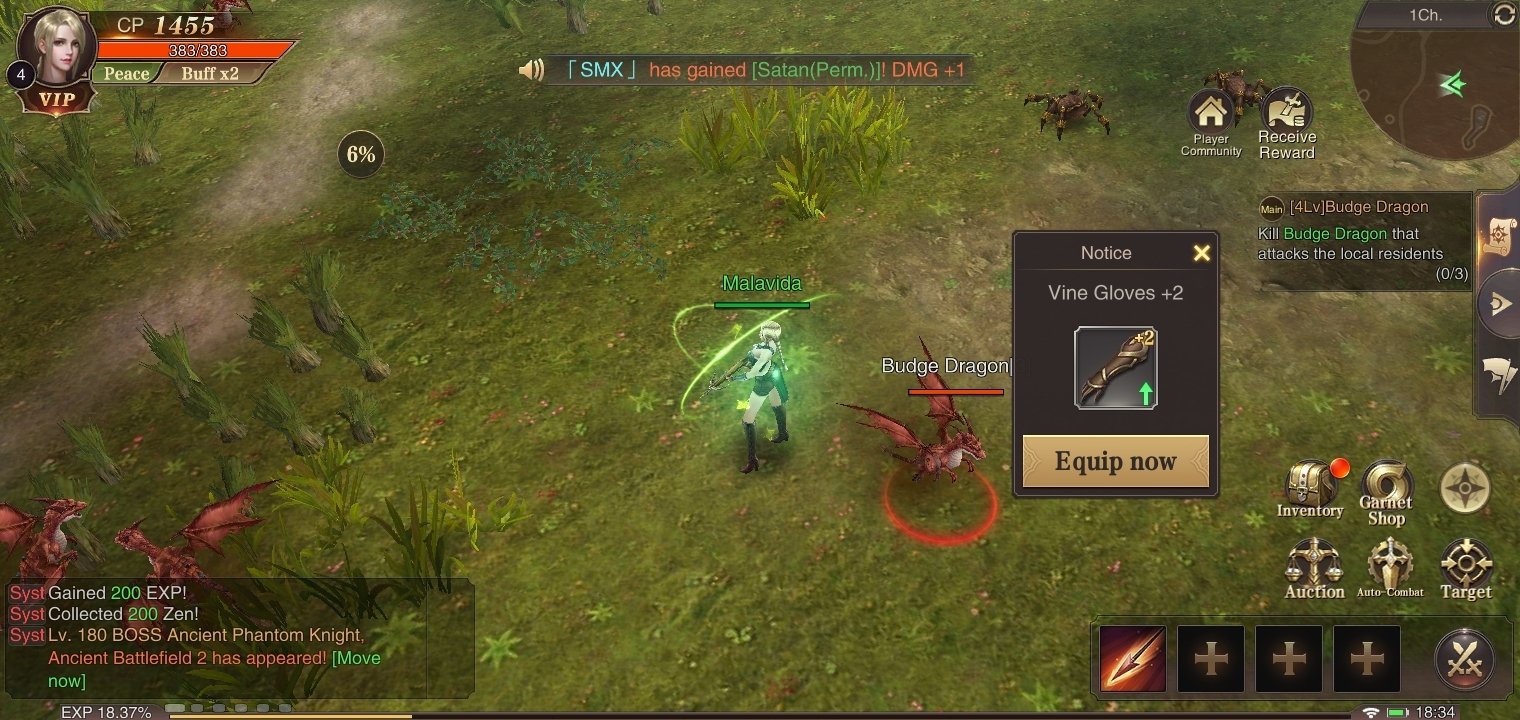Equip the Vine Gloves now
This screenshot has height=720, width=1520.
pos(1115,461)
